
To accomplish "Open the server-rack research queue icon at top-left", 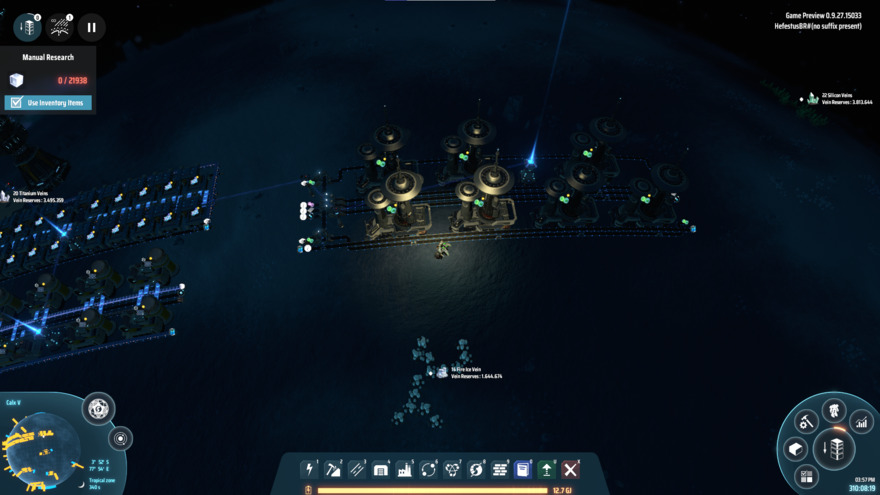I will pos(27,28).
